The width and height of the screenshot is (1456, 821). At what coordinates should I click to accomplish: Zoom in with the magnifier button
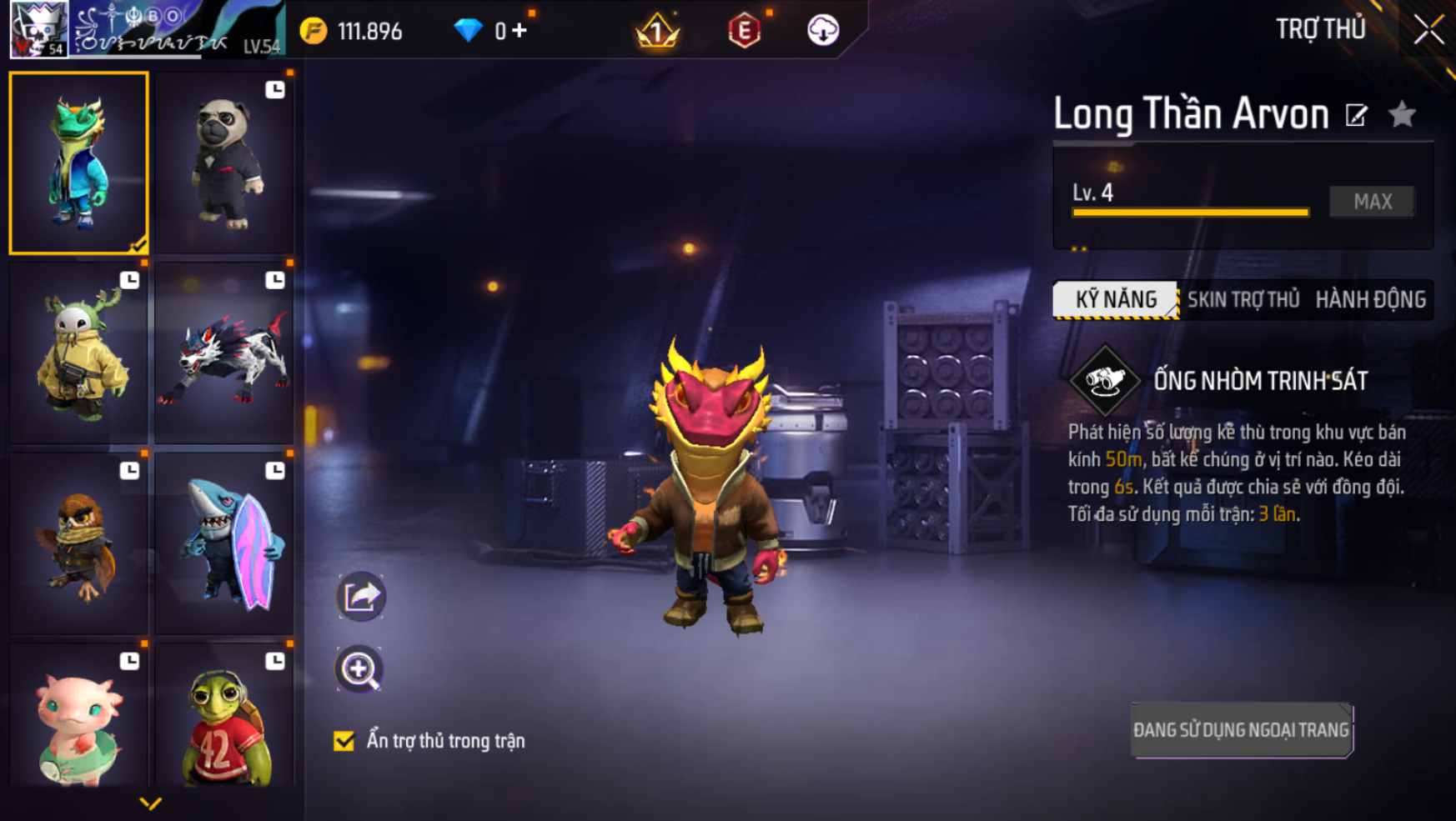coord(359,669)
